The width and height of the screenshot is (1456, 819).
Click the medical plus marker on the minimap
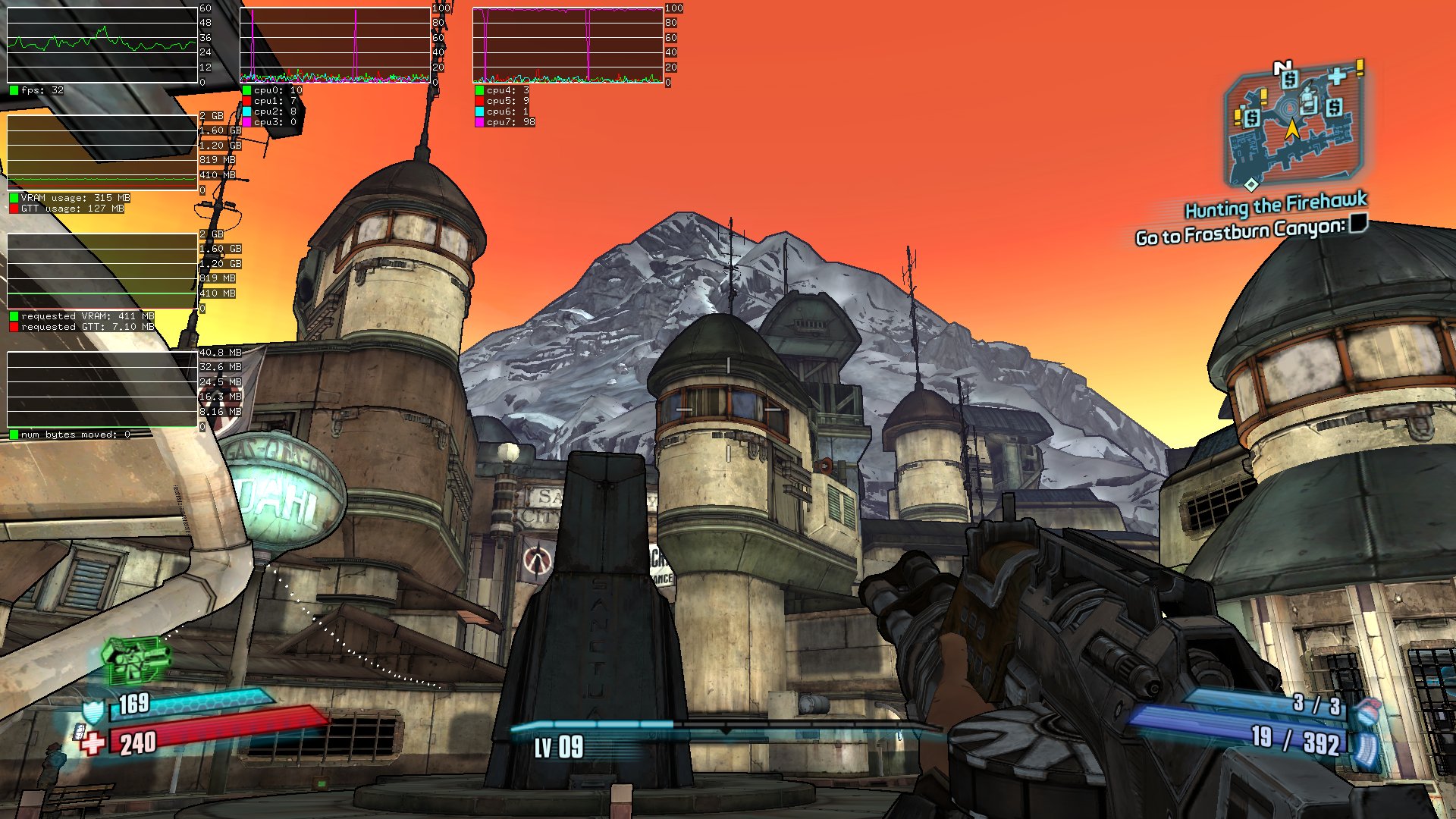(x=1337, y=76)
